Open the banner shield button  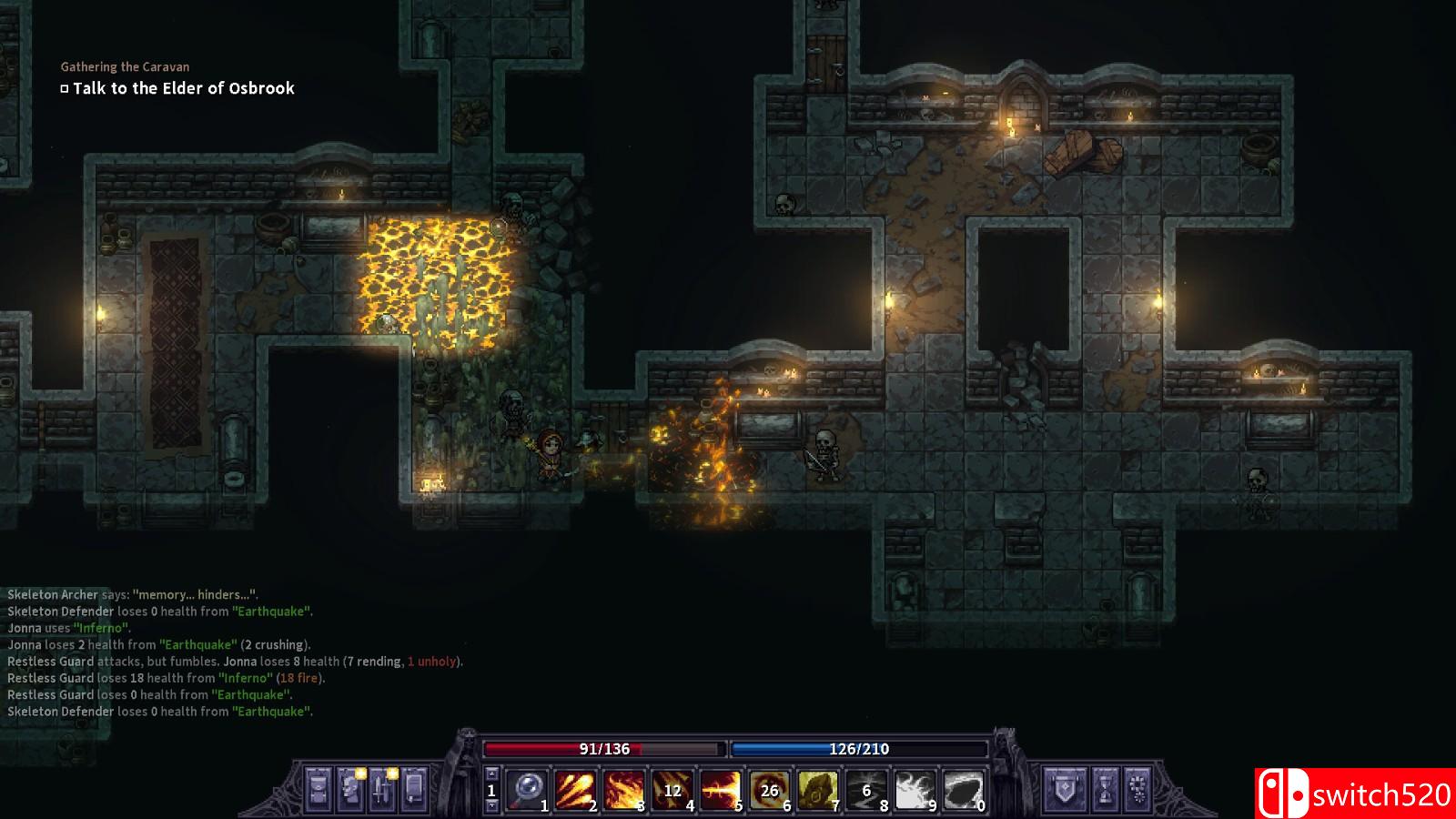tap(1063, 788)
